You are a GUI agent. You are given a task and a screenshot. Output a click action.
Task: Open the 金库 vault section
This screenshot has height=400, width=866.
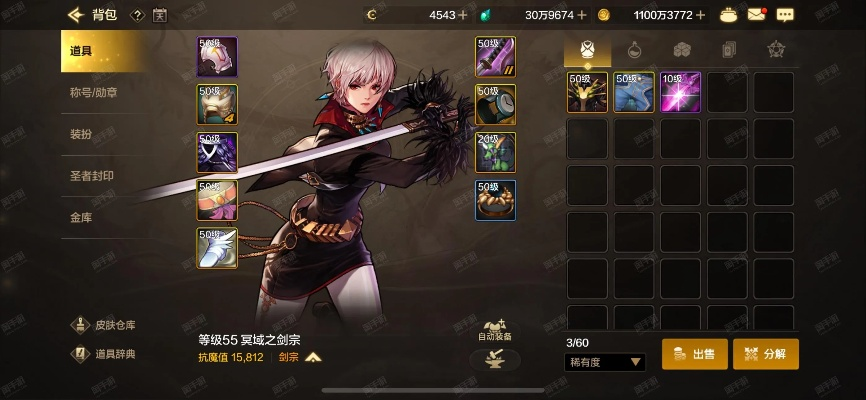(81, 217)
